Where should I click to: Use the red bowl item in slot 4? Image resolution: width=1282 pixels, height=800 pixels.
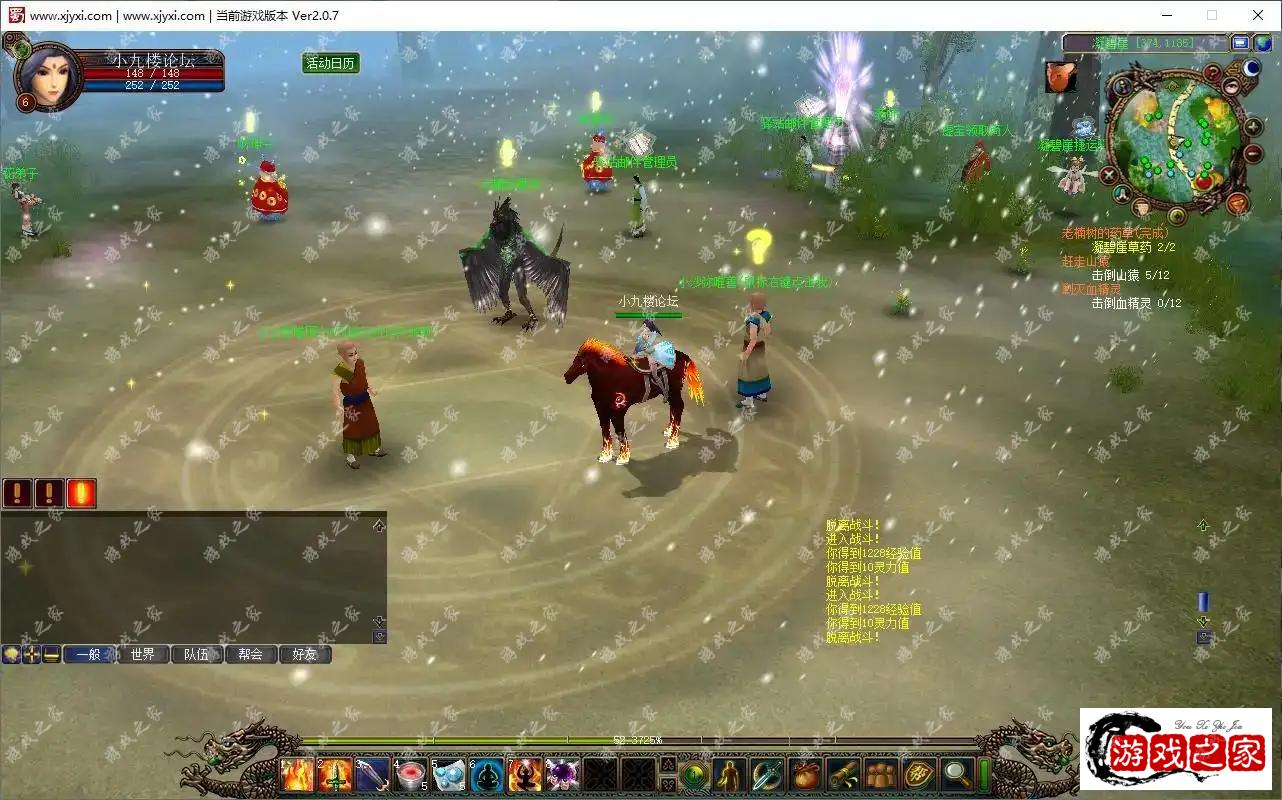pyautogui.click(x=411, y=775)
